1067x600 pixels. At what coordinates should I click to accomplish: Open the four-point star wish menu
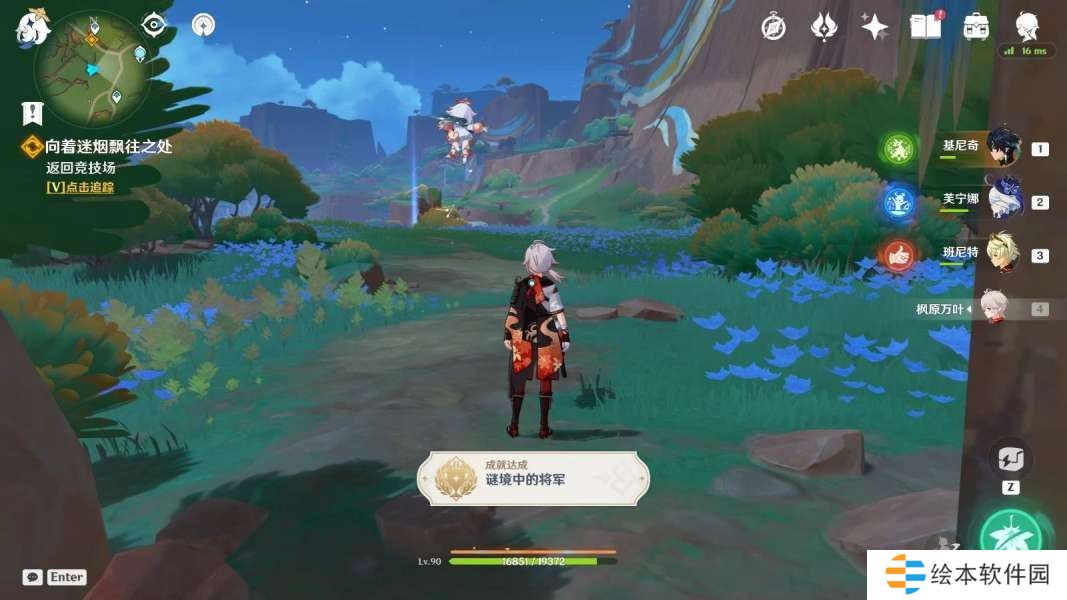pyautogui.click(x=874, y=27)
